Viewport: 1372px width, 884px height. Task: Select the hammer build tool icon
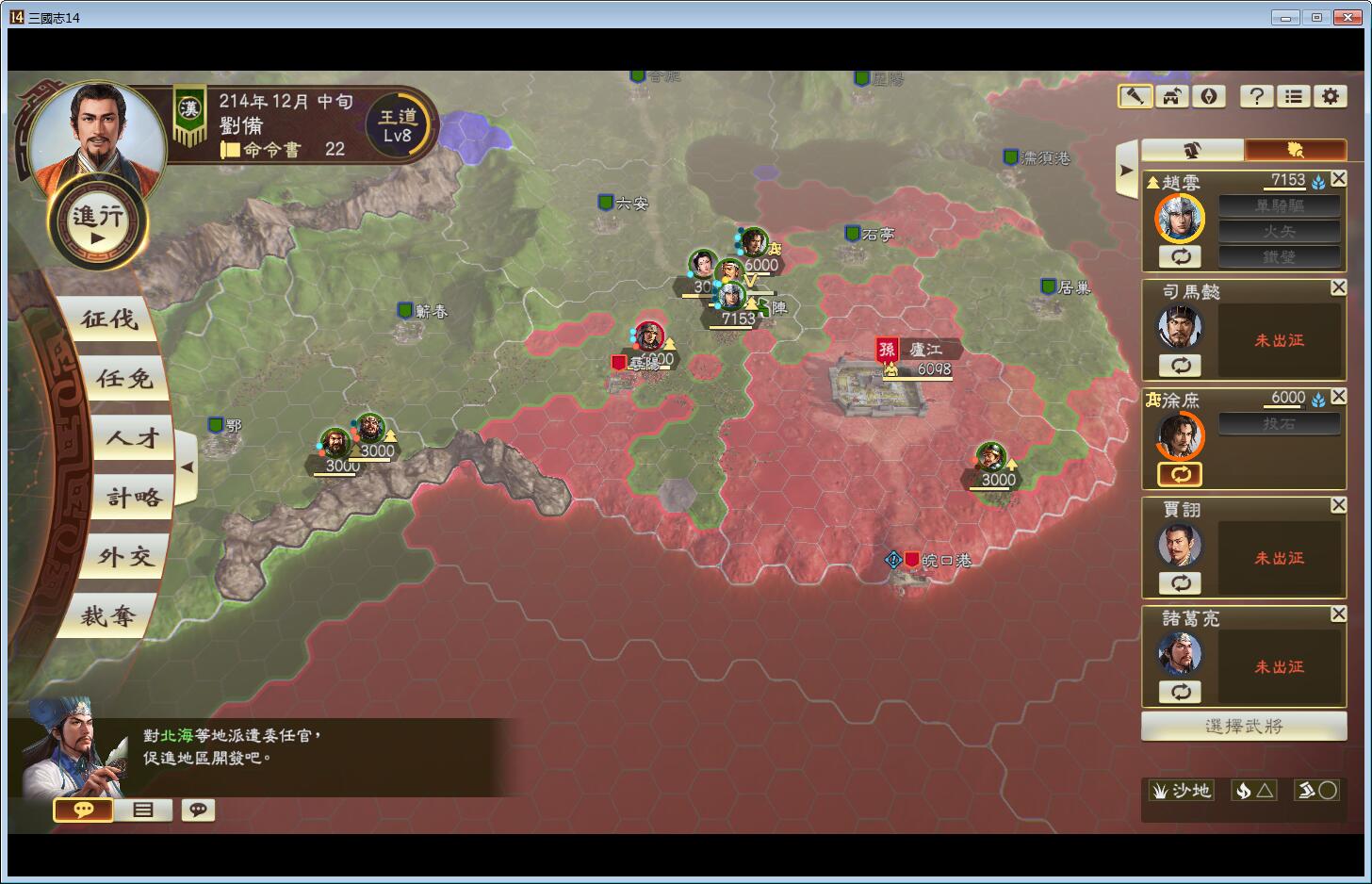(1135, 96)
